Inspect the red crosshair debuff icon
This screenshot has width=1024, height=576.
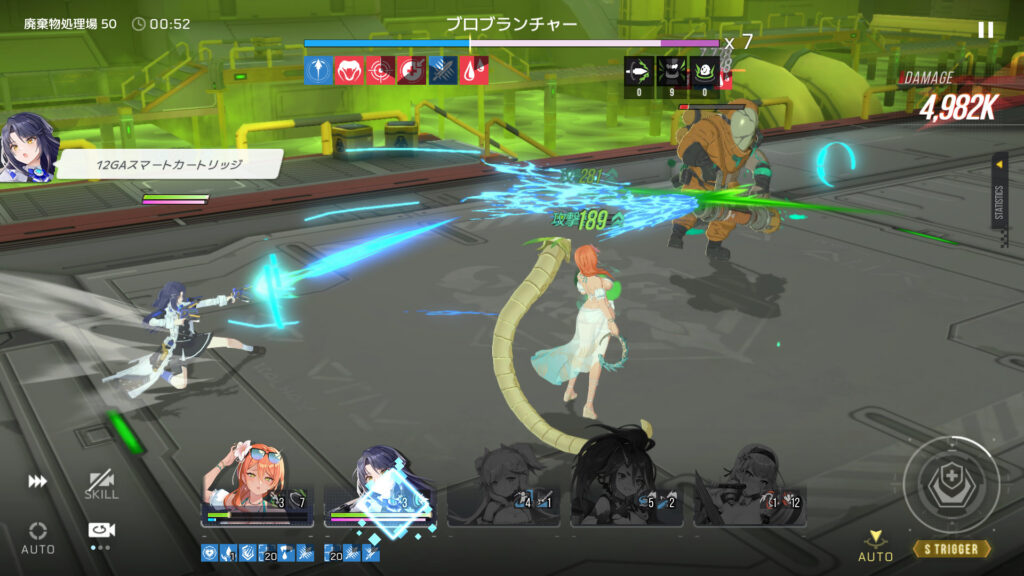click(380, 70)
